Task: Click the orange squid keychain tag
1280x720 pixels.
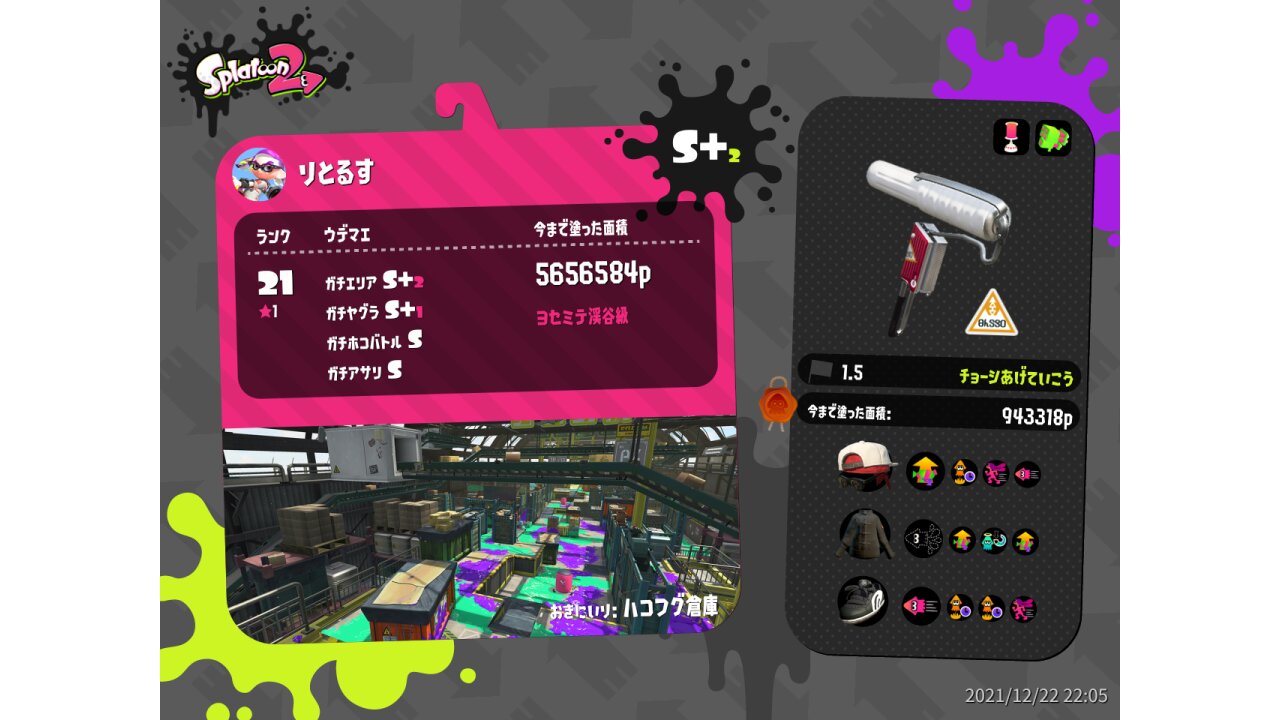Action: [777, 405]
